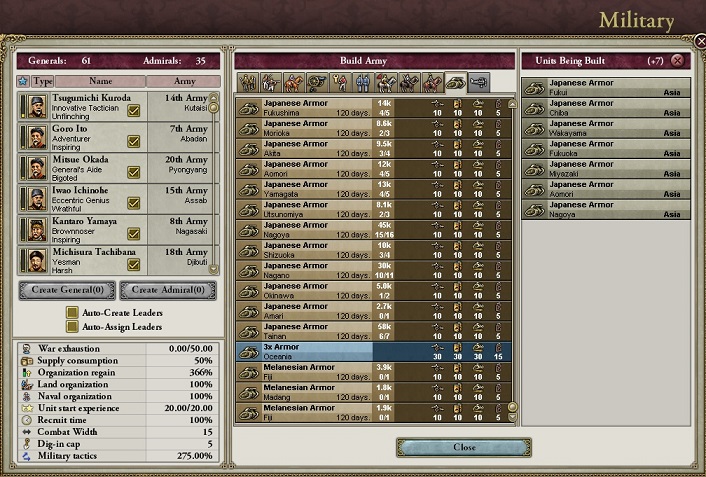Click the Create Admiral button

click(x=167, y=290)
